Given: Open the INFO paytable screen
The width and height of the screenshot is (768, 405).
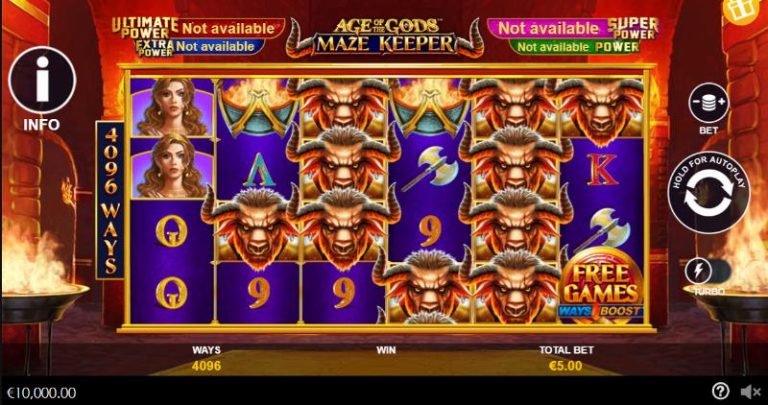Looking at the screenshot, I should pyautogui.click(x=42, y=82).
